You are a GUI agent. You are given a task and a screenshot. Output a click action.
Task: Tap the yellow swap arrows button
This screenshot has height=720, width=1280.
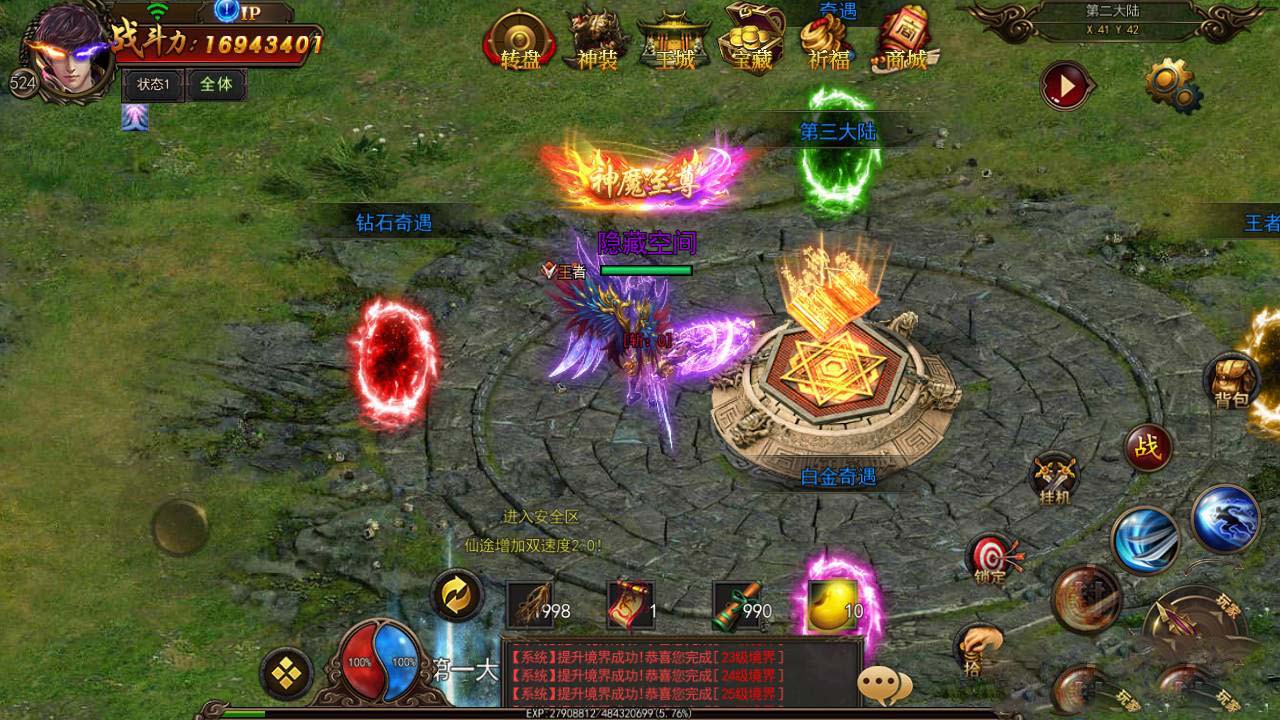[457, 596]
